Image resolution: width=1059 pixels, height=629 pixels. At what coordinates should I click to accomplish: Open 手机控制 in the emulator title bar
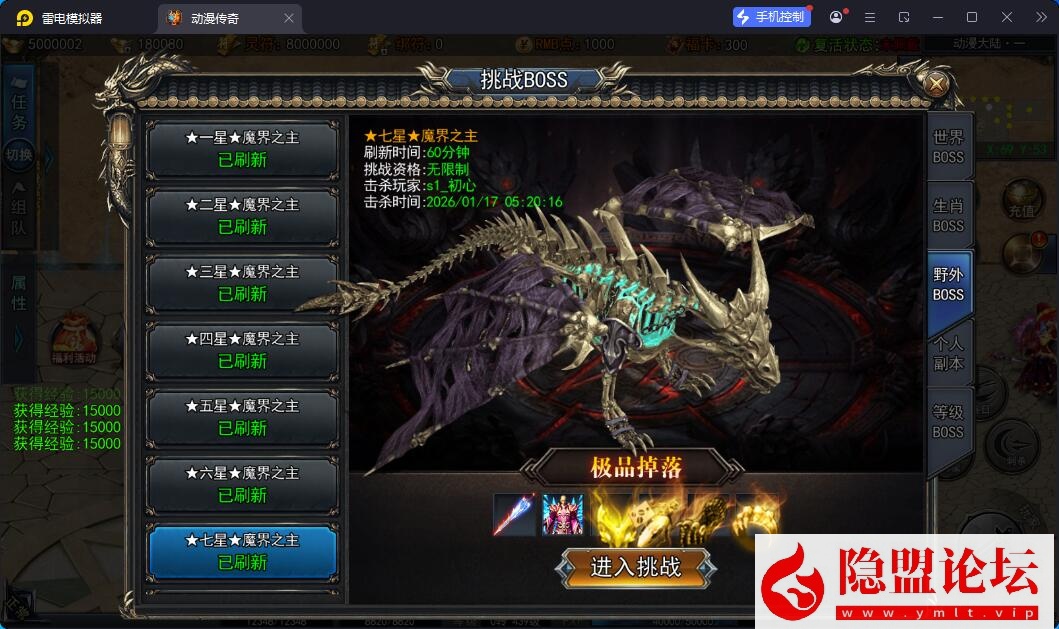(x=771, y=17)
